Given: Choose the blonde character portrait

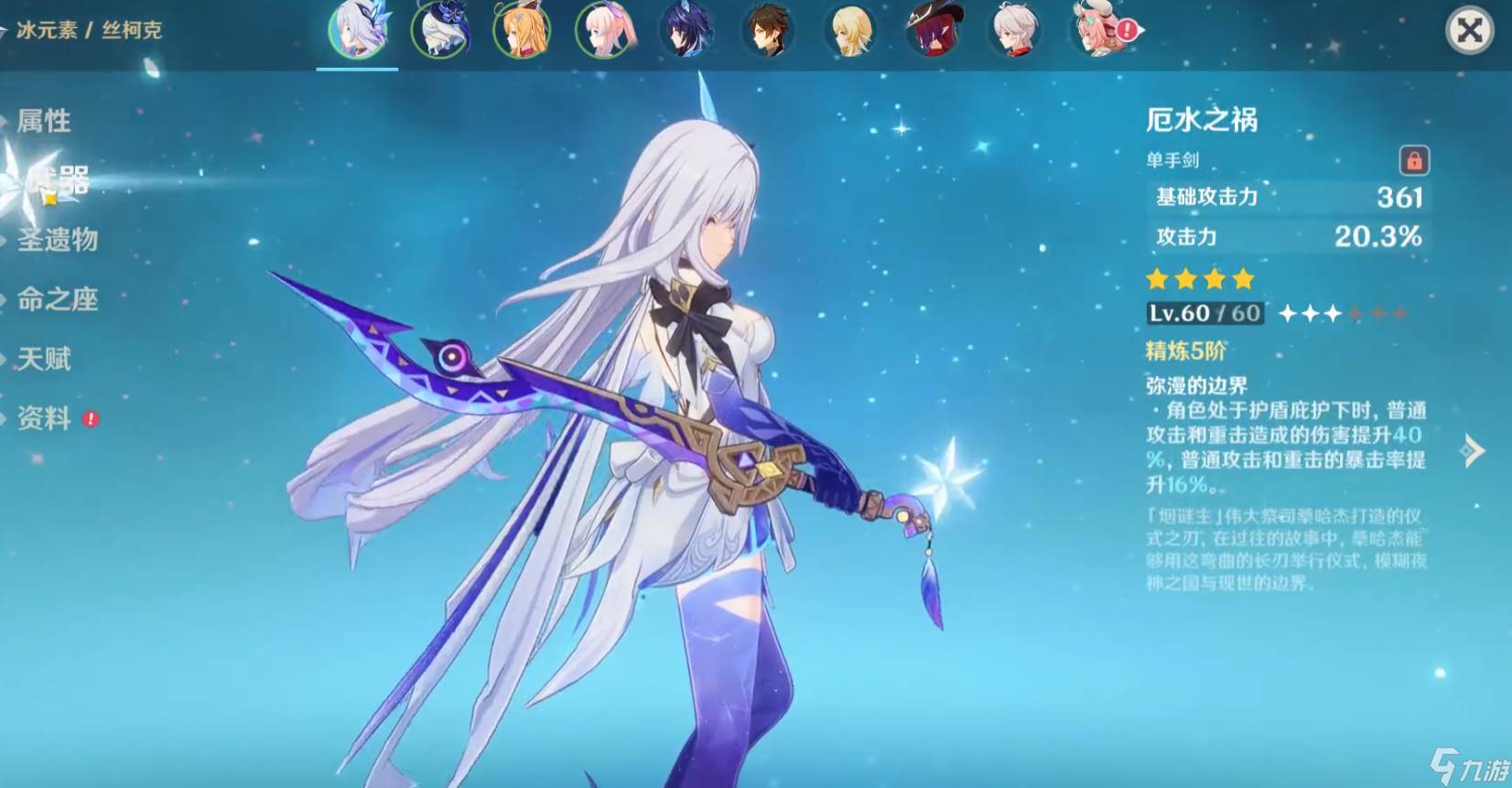Looking at the screenshot, I should pyautogui.click(x=851, y=31).
